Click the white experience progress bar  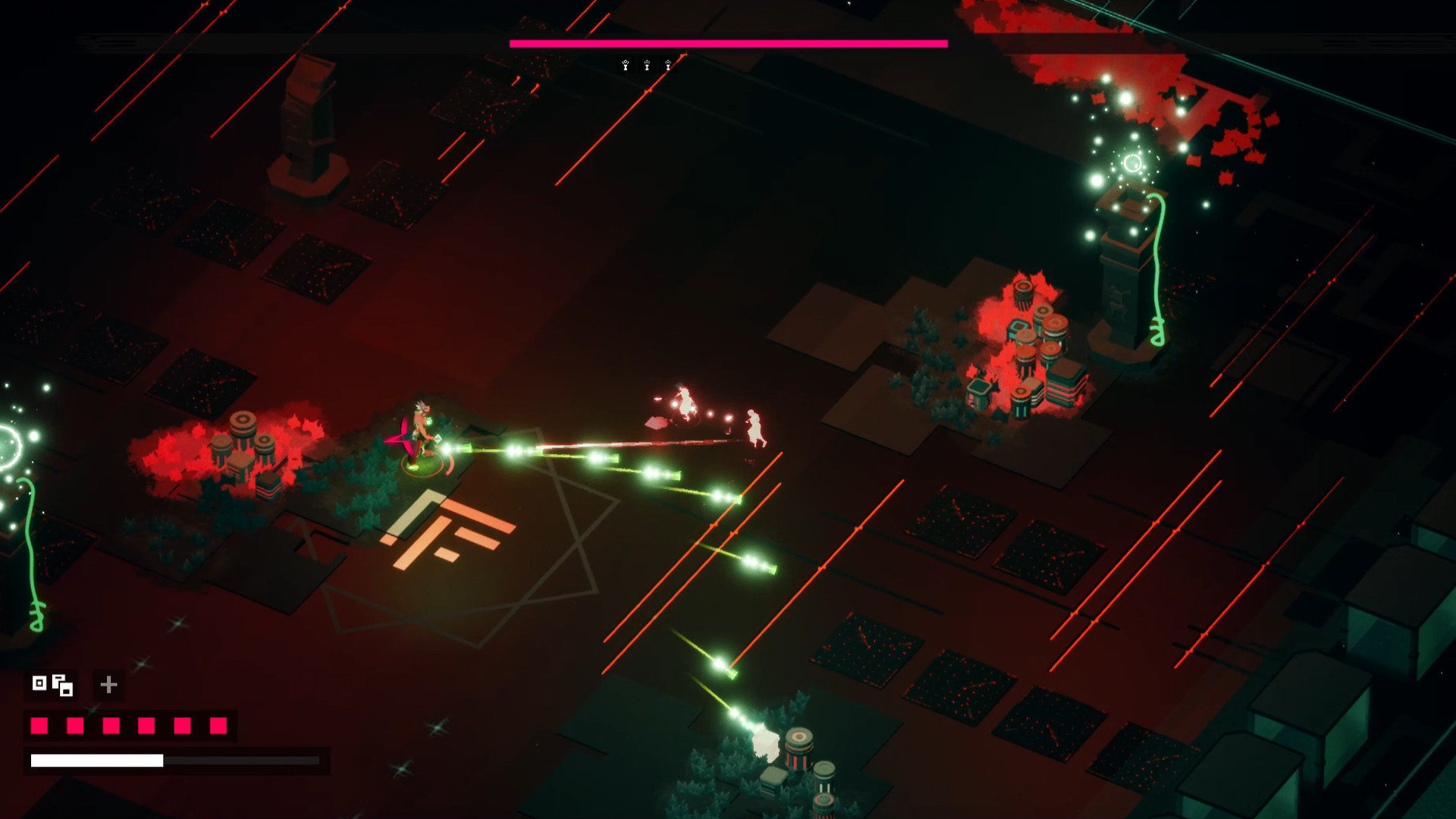pyautogui.click(x=99, y=758)
